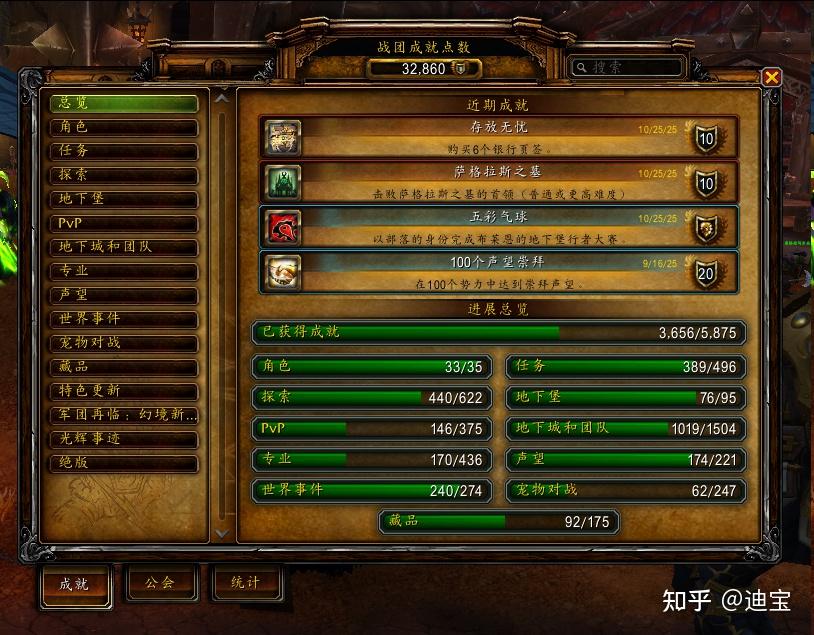Show the 专业 achievements

point(124,271)
